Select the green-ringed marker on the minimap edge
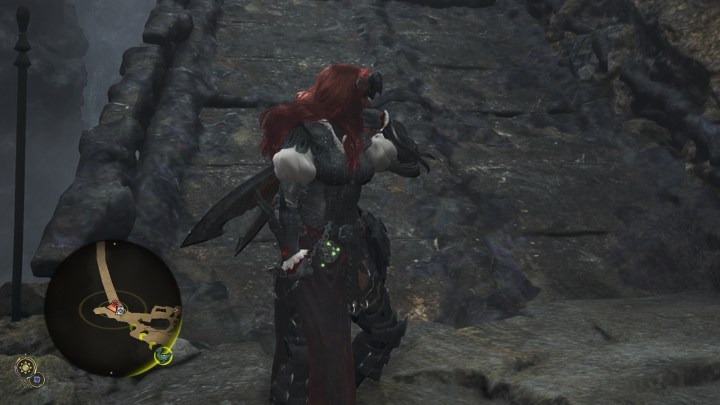 tap(162, 354)
